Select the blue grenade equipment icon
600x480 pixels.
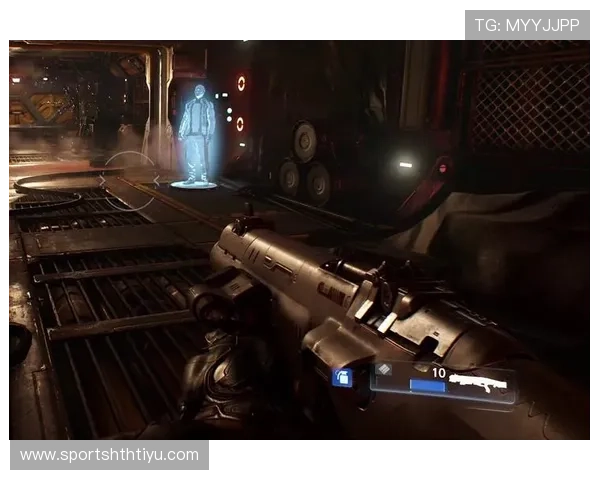(342, 377)
